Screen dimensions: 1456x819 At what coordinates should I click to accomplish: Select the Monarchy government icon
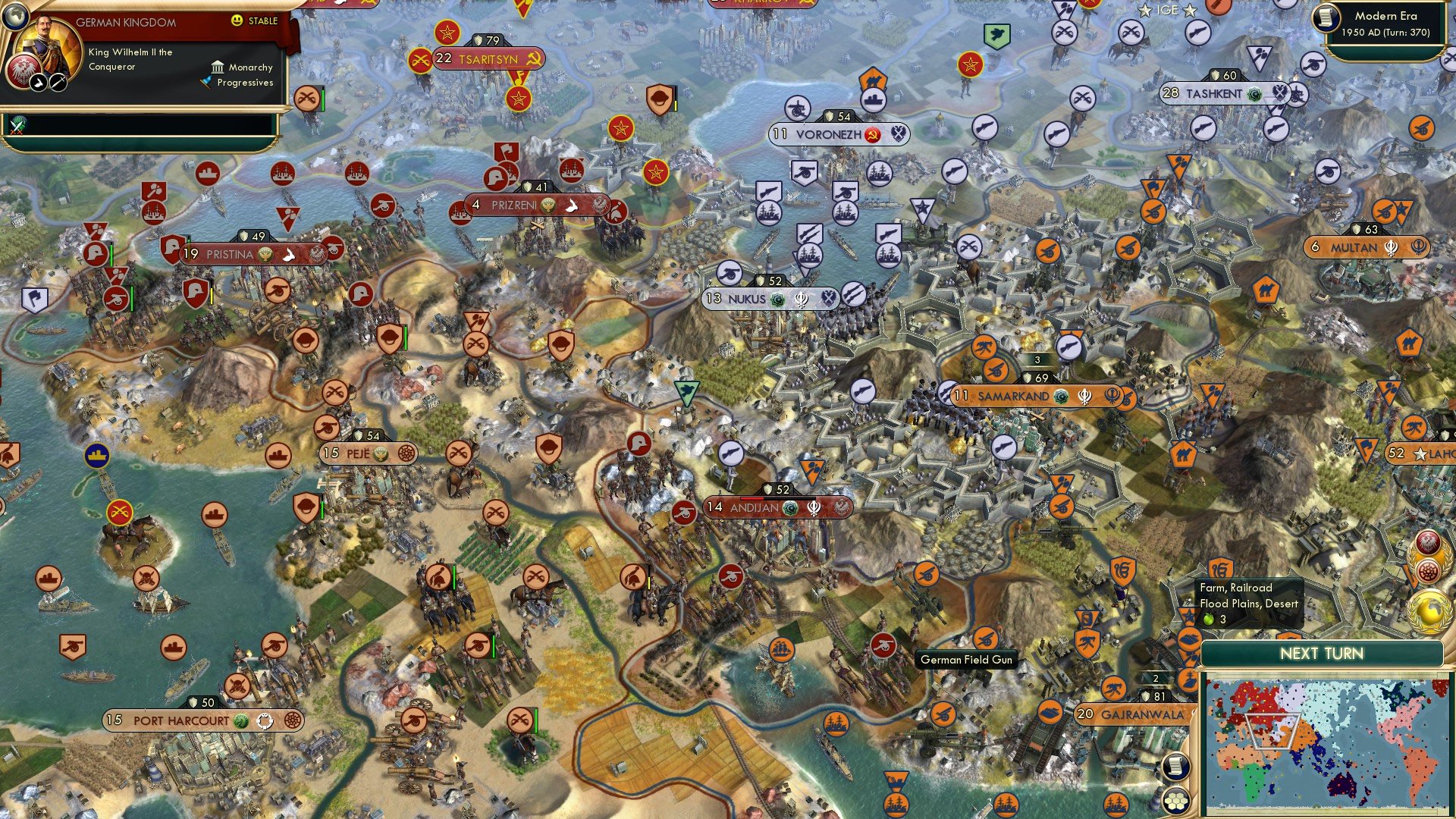[x=218, y=68]
